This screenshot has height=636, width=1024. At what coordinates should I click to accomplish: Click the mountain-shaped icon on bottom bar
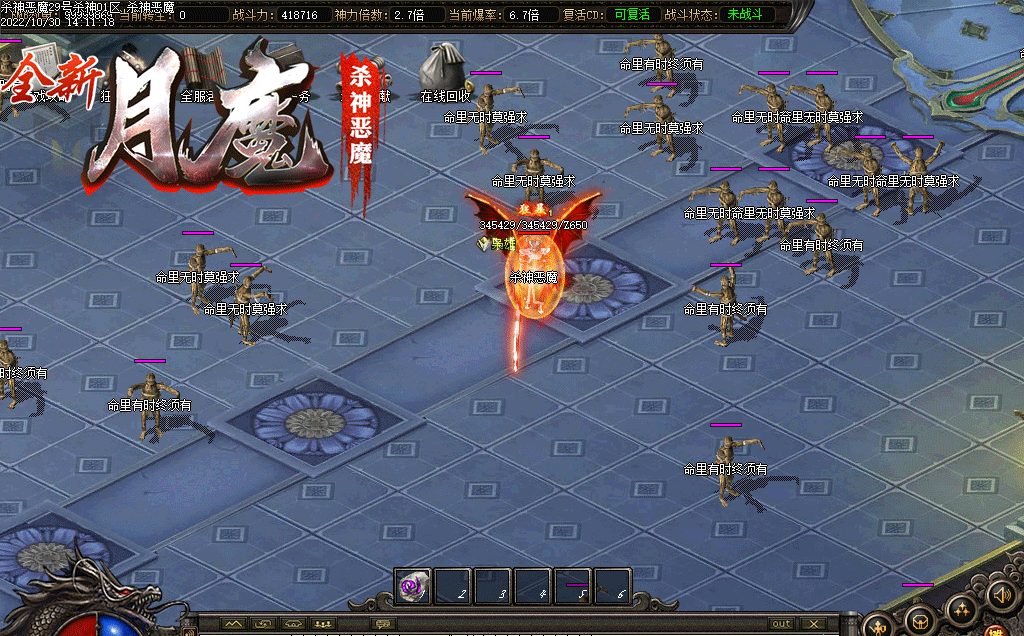coord(234,624)
